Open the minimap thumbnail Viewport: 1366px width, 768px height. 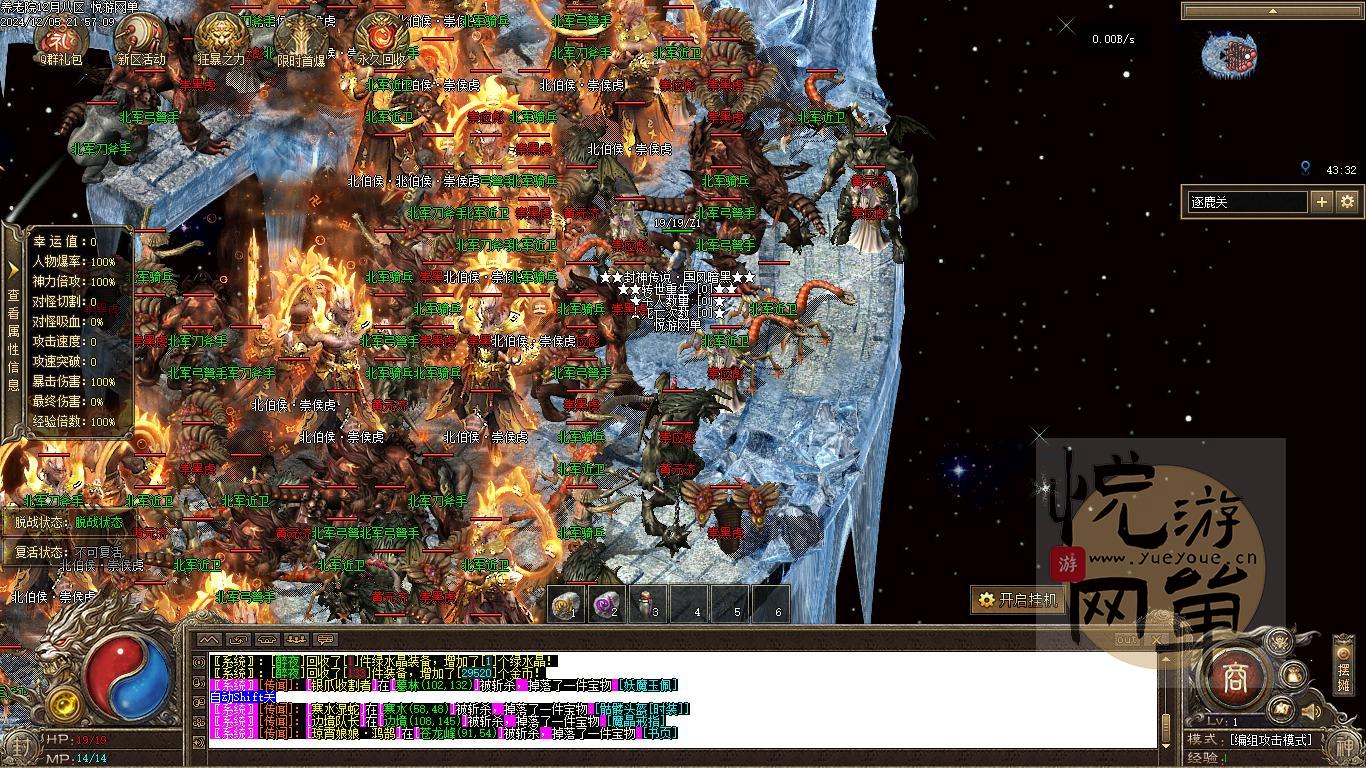point(1229,55)
